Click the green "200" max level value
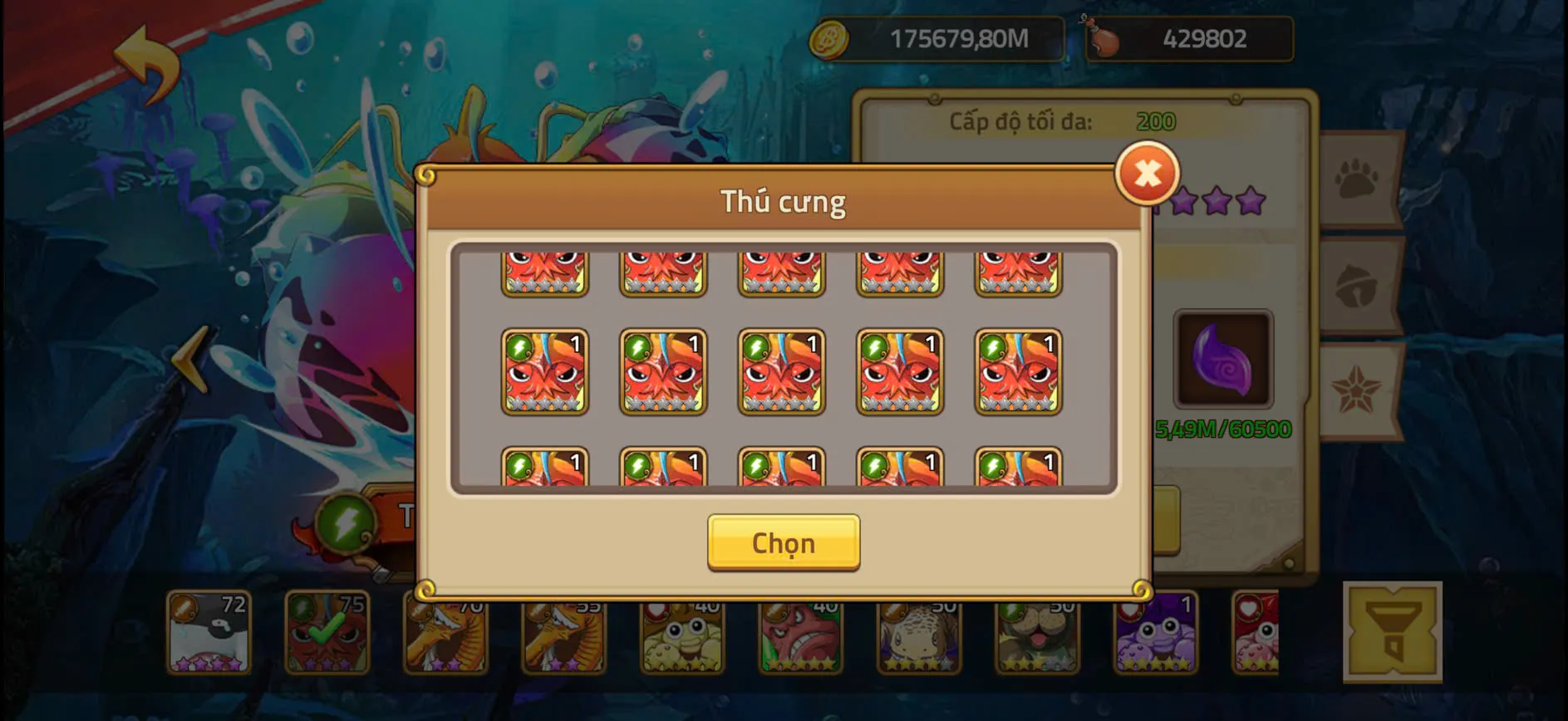Image resolution: width=1568 pixels, height=721 pixels. pyautogui.click(x=1155, y=121)
